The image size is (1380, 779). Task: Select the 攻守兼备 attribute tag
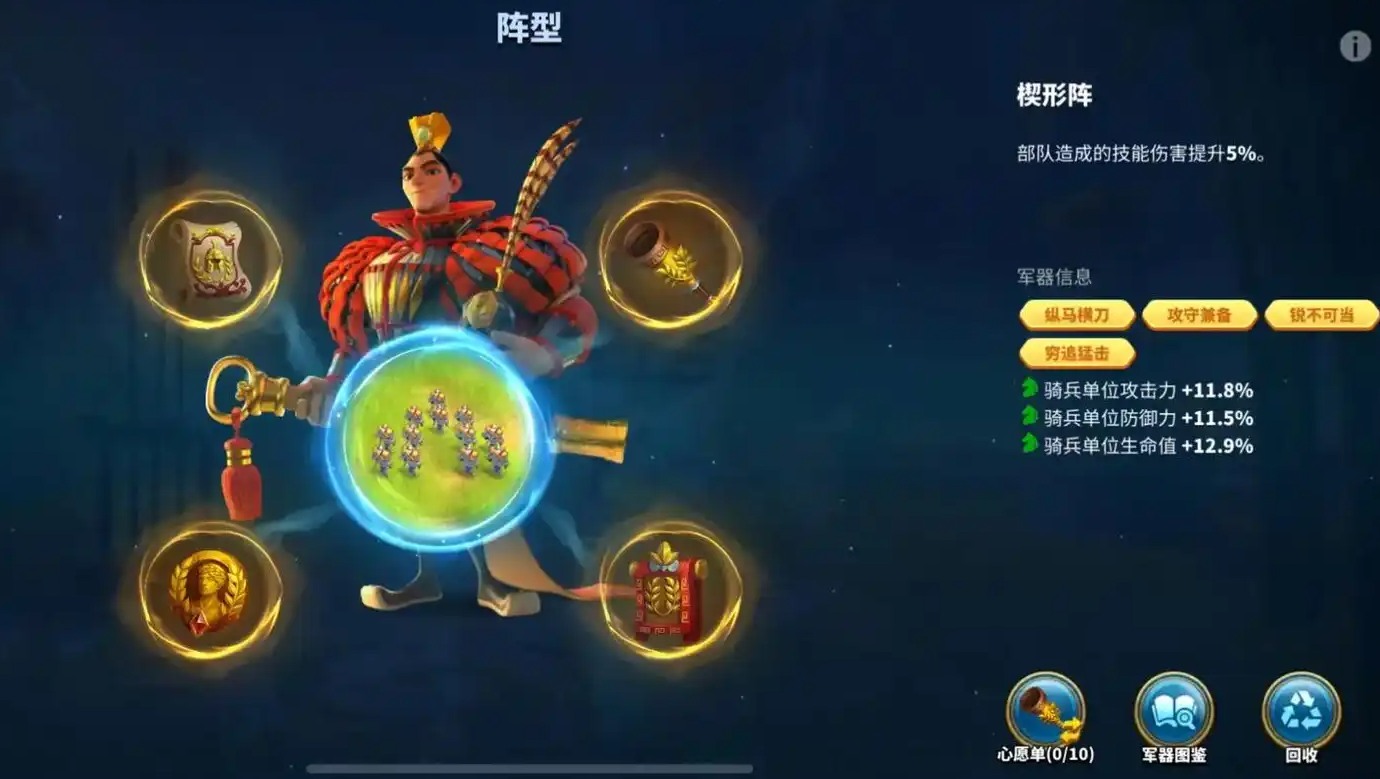[x=1199, y=315]
